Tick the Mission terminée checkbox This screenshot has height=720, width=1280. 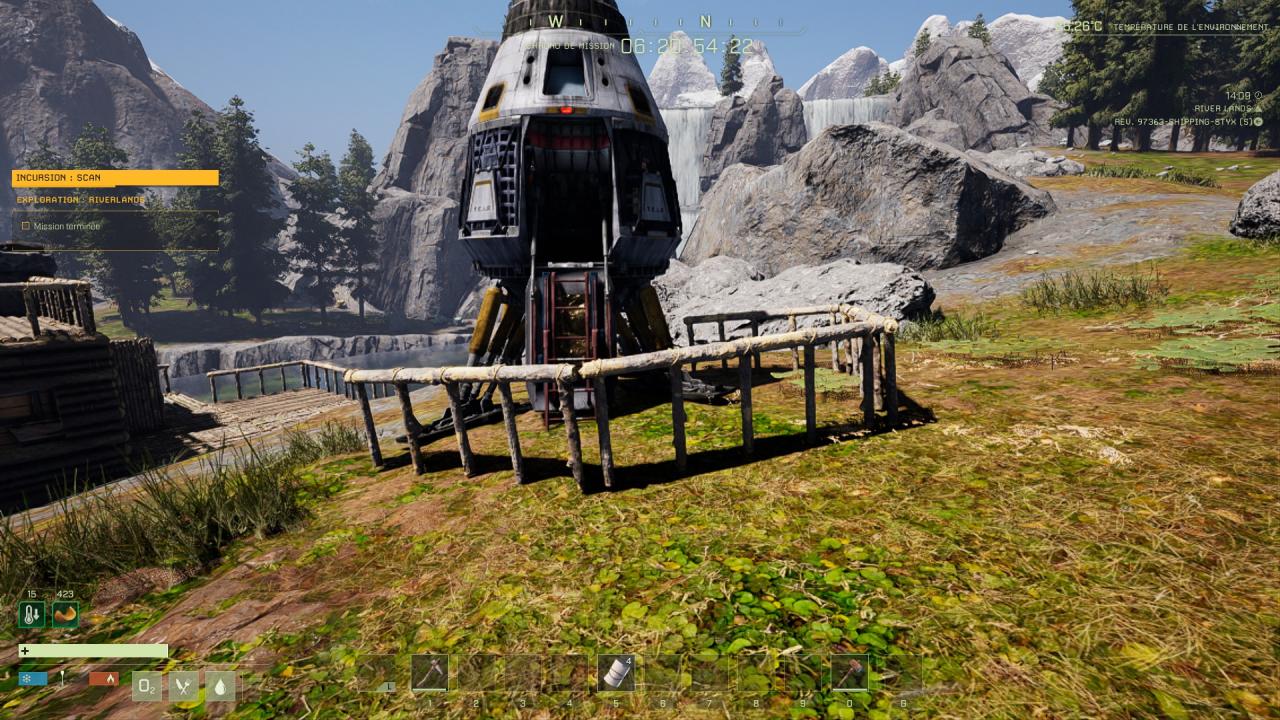26,226
